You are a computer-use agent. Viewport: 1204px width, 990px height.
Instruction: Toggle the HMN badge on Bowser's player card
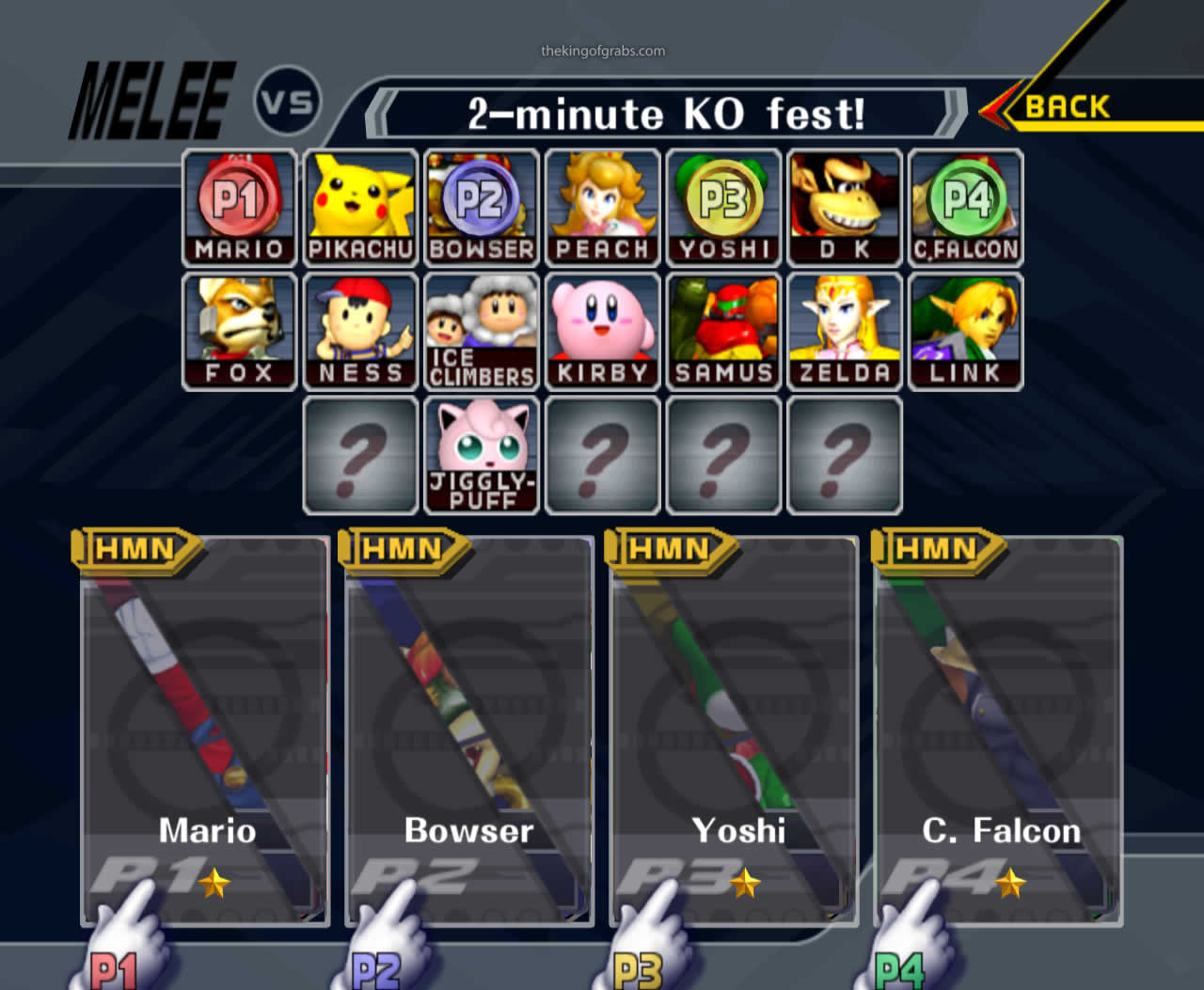(404, 550)
